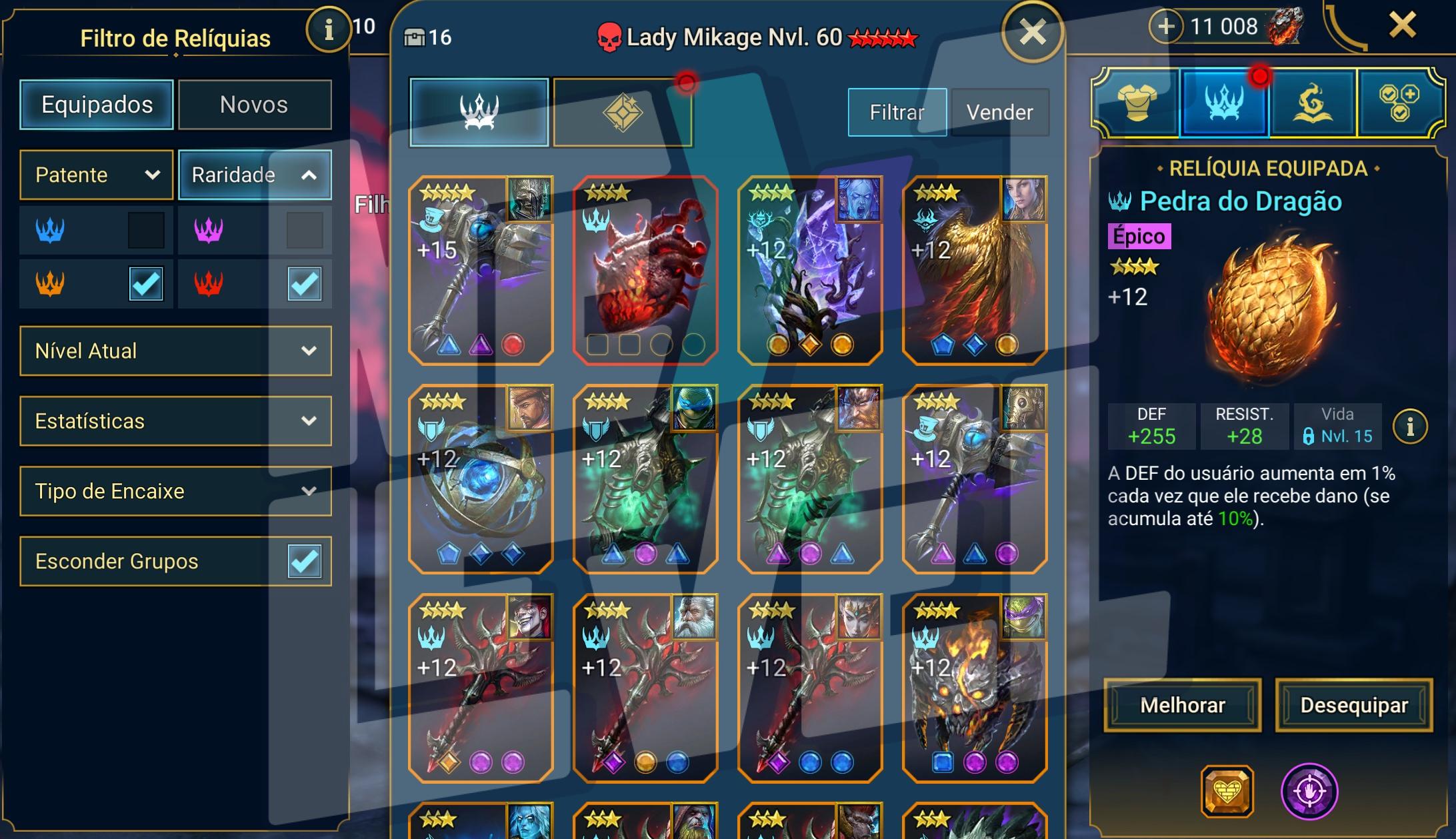The image size is (1456, 839).
Task: Open the Patente dropdown
Action: (x=97, y=175)
